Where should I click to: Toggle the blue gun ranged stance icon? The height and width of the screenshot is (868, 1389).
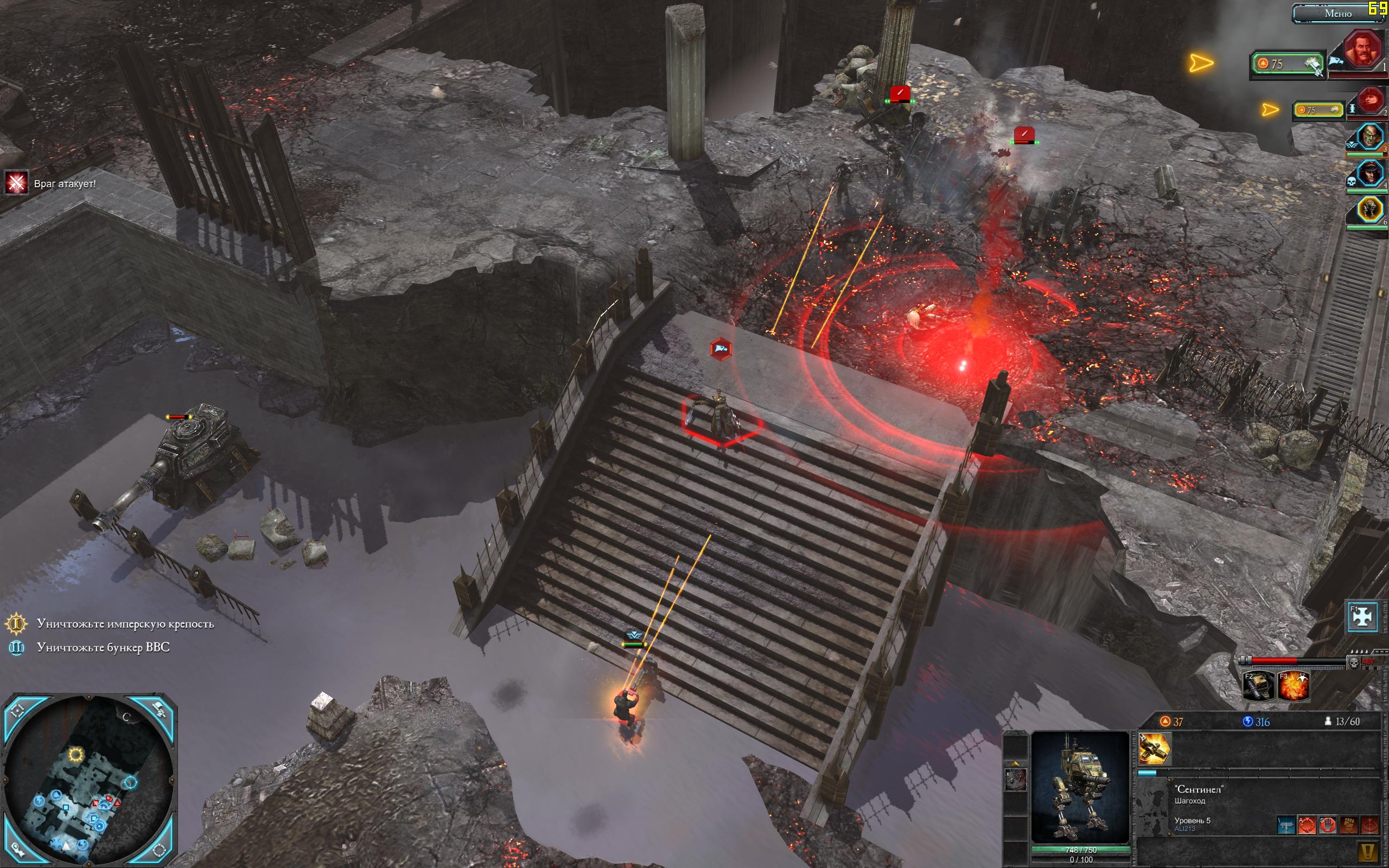click(1286, 826)
